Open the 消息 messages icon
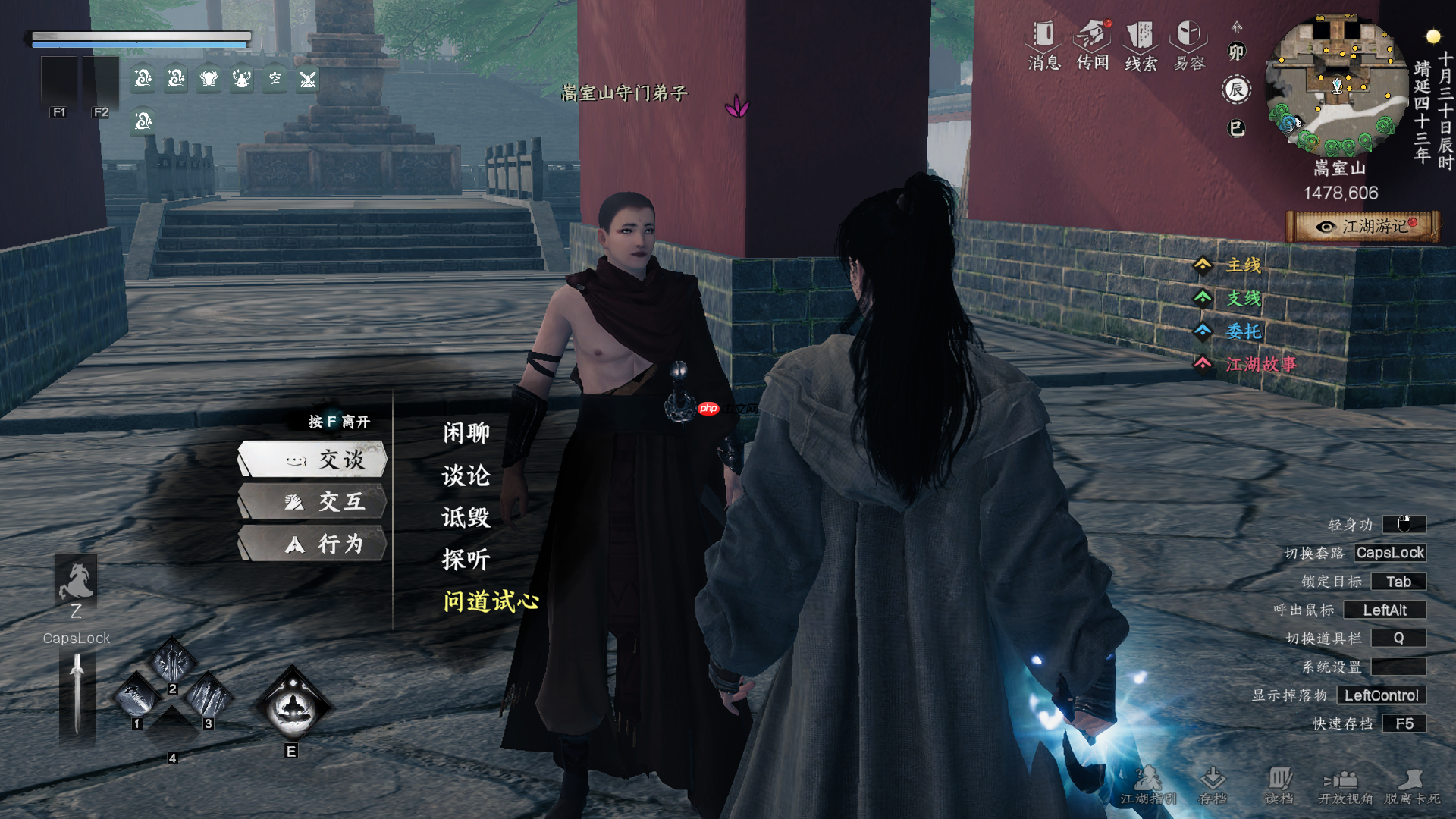Screen dimensions: 1456x819 click(x=1044, y=45)
